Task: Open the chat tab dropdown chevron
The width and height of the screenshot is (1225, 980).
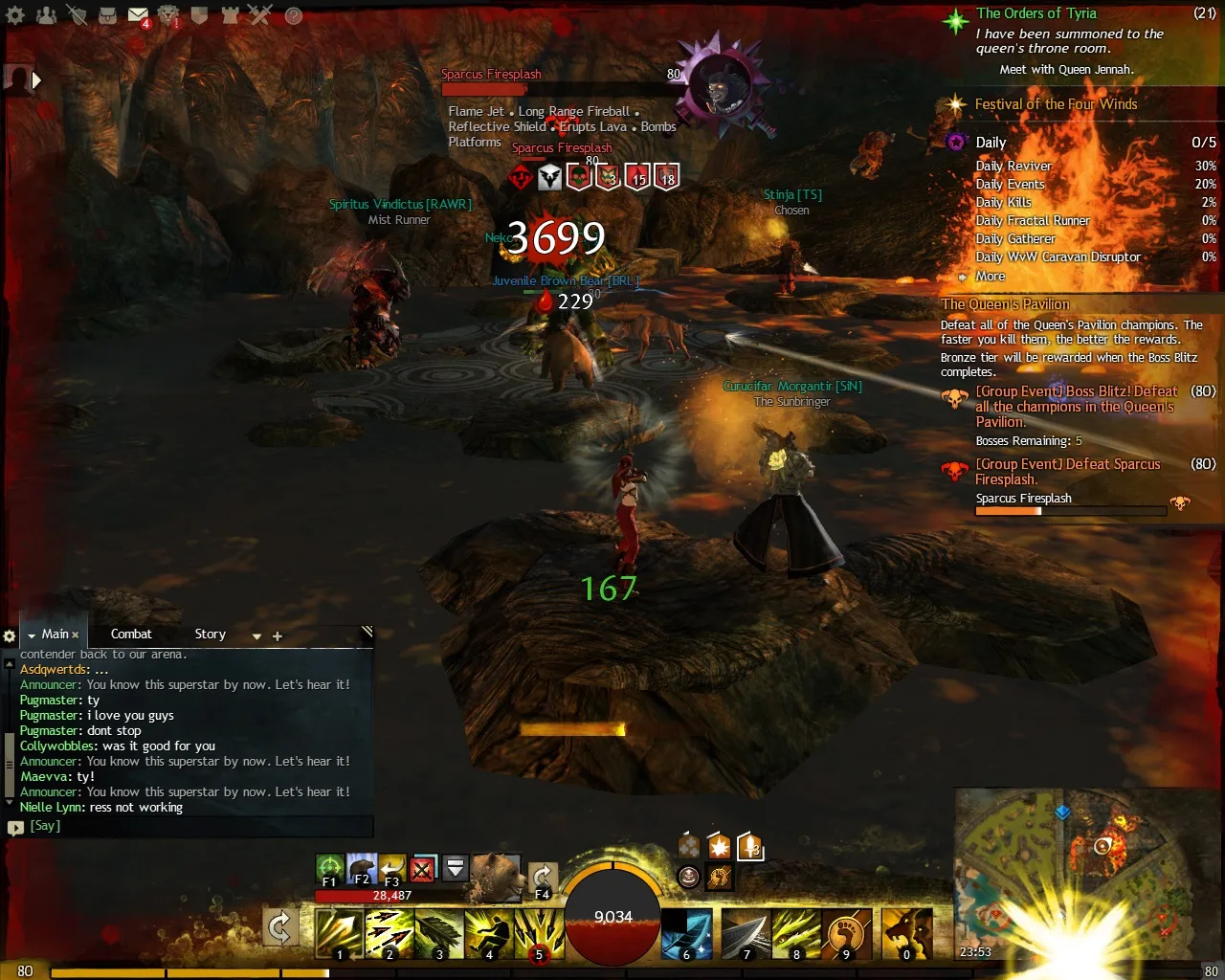Action: click(256, 635)
